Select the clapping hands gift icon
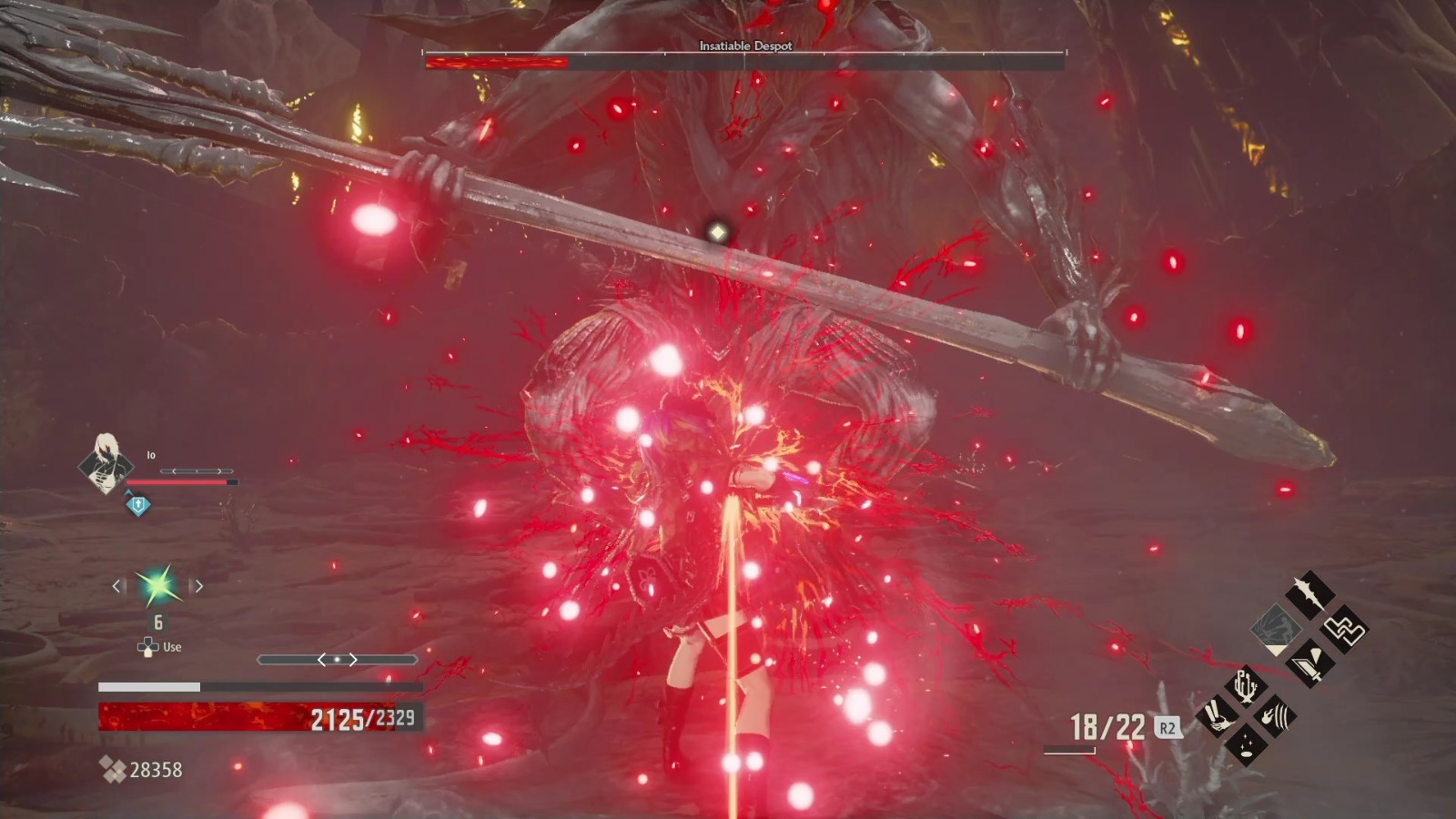 click(x=1217, y=715)
